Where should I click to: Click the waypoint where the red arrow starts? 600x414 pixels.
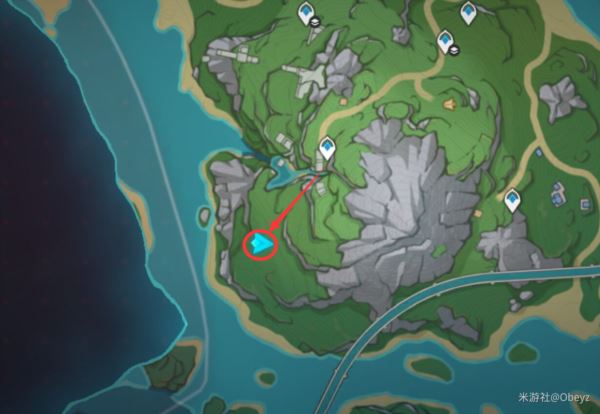pos(326,150)
